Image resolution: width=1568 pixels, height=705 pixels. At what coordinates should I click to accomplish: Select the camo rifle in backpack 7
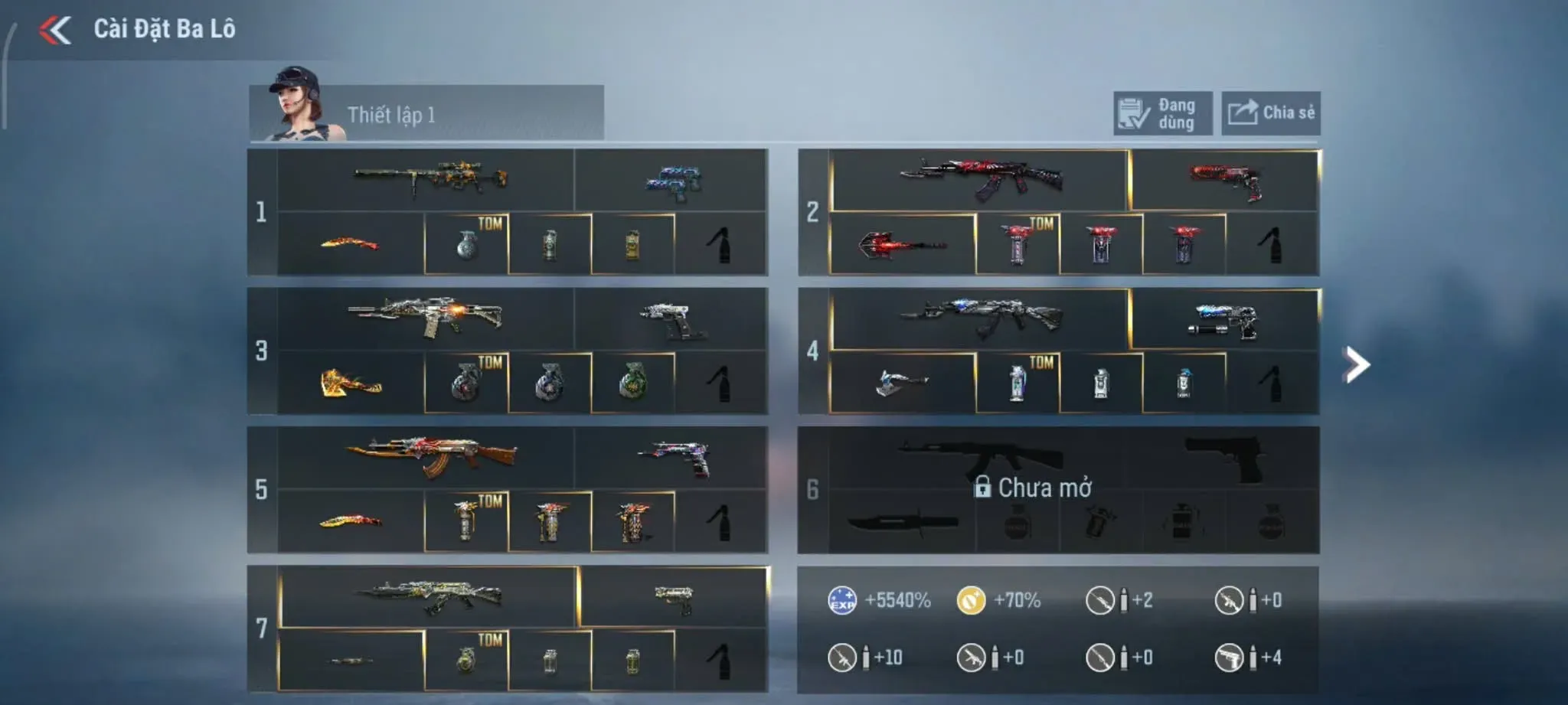(430, 596)
